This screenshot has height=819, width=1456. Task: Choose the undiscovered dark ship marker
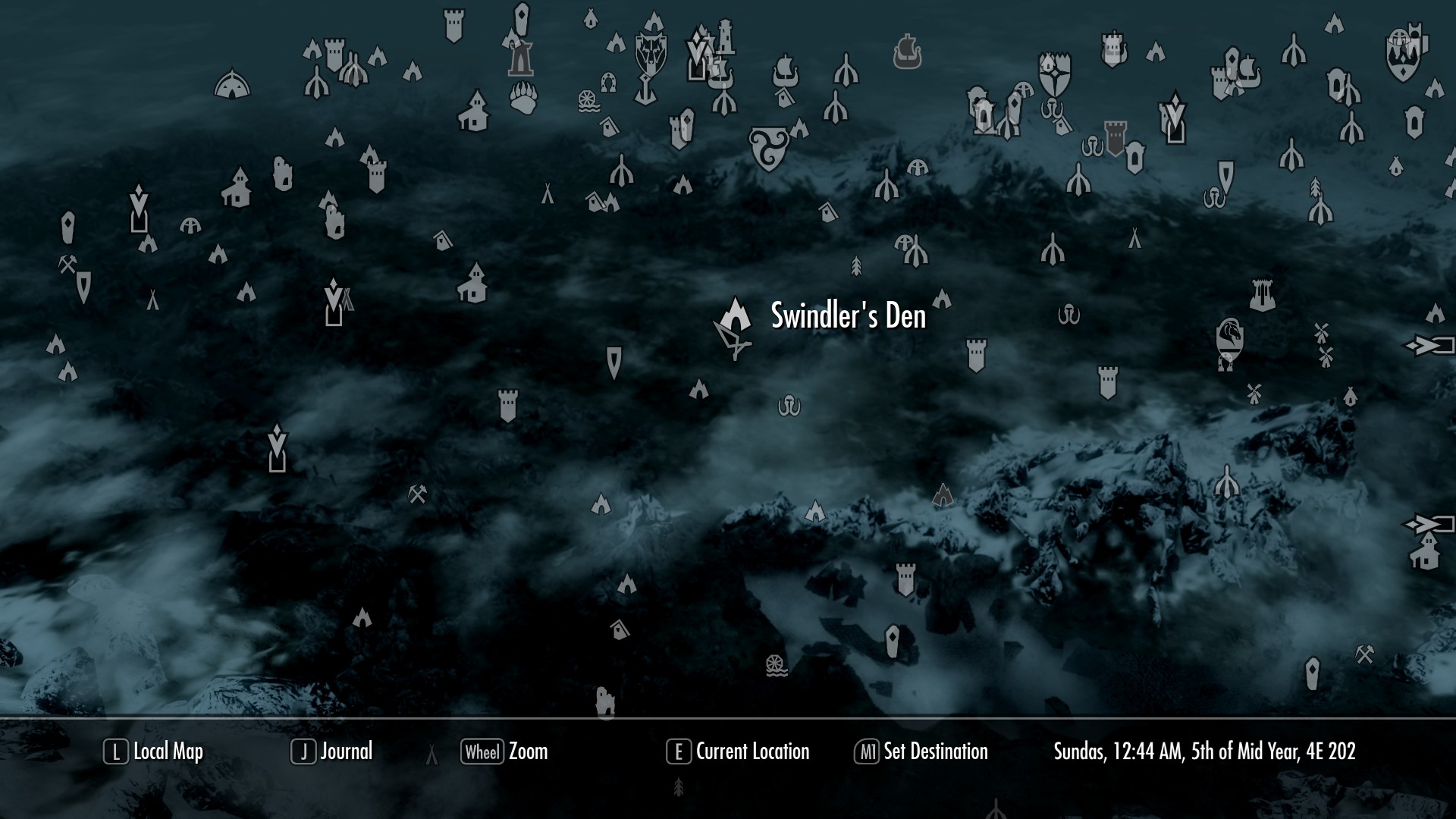coord(906,52)
